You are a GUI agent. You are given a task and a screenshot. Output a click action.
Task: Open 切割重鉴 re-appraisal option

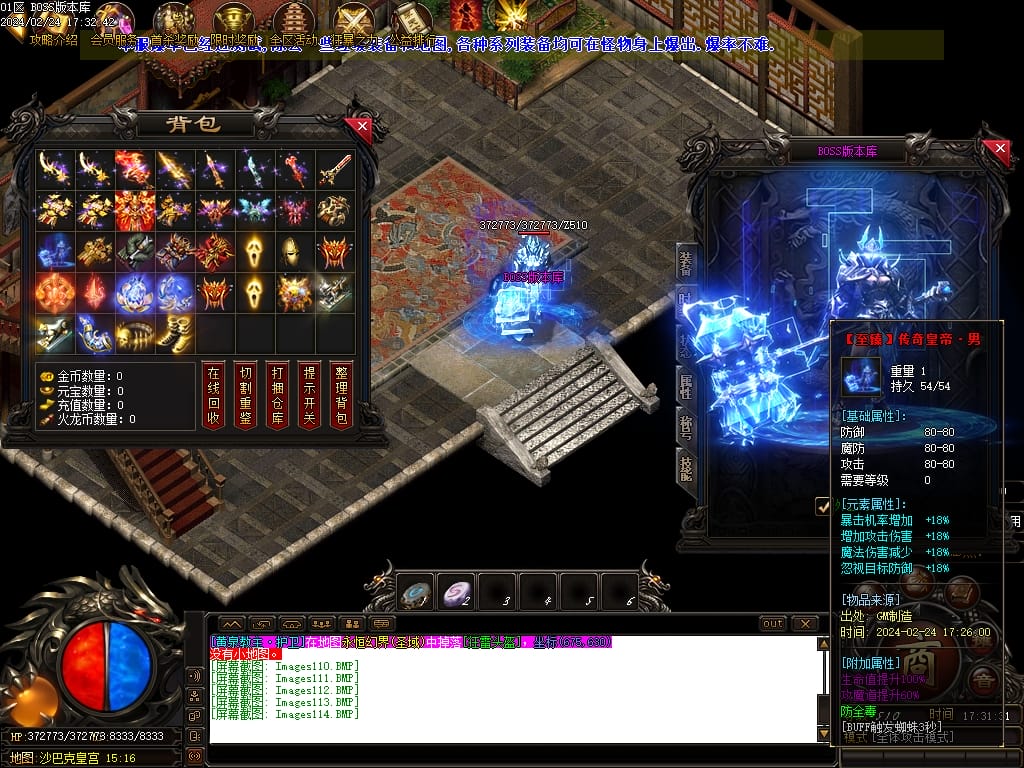pos(245,394)
